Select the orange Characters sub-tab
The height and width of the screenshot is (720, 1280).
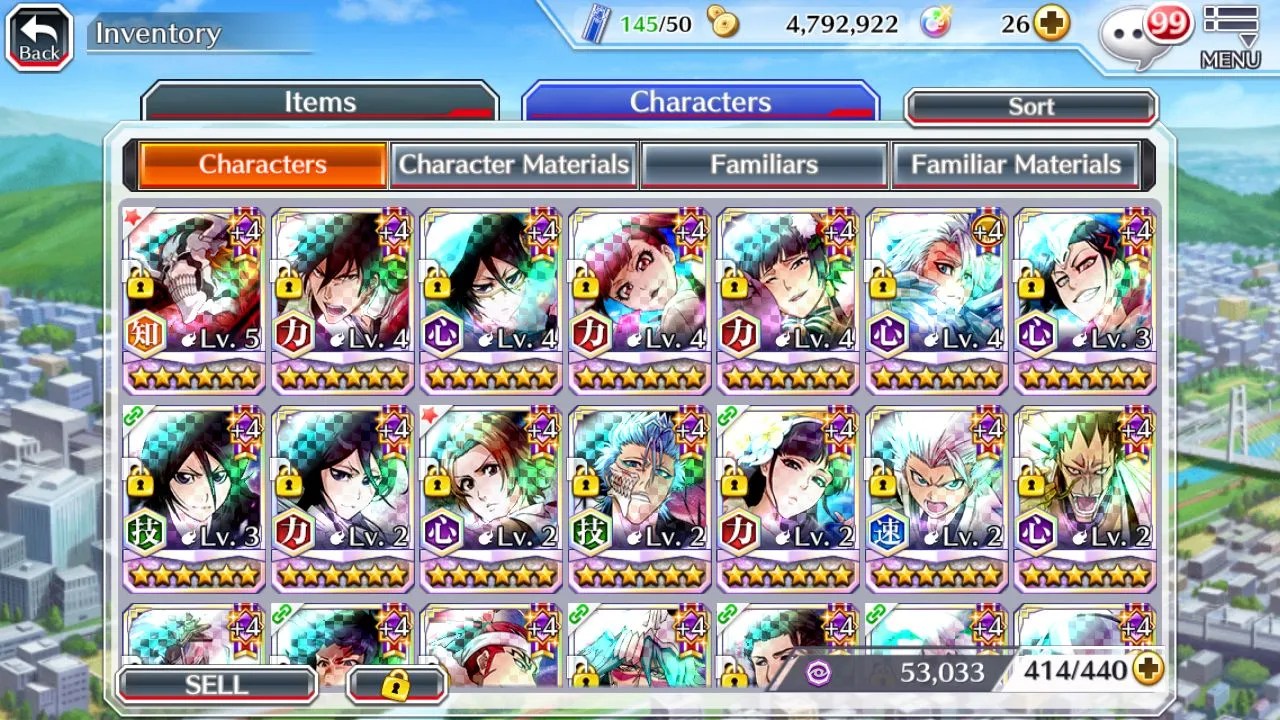point(263,165)
